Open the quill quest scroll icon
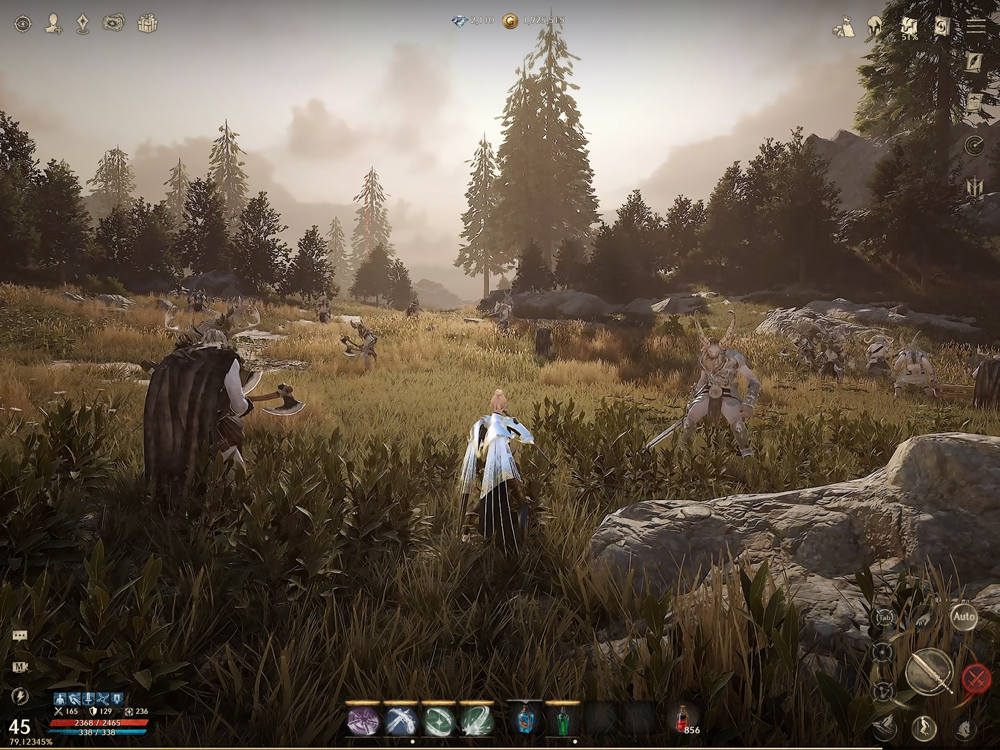Screen dimensions: 1000x750 (974, 62)
